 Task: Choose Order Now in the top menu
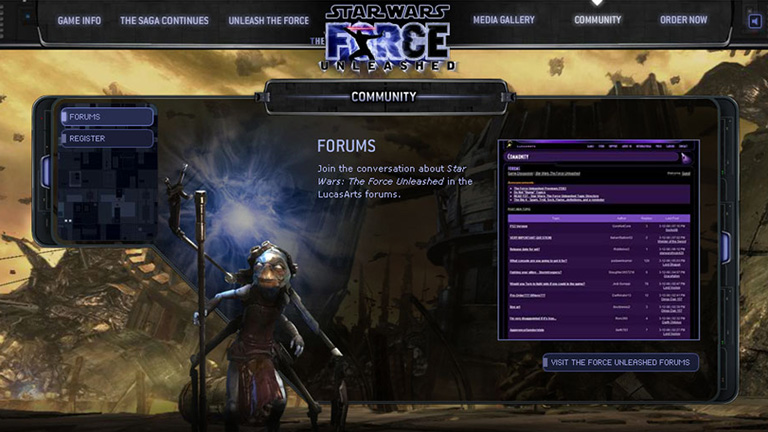[683, 20]
